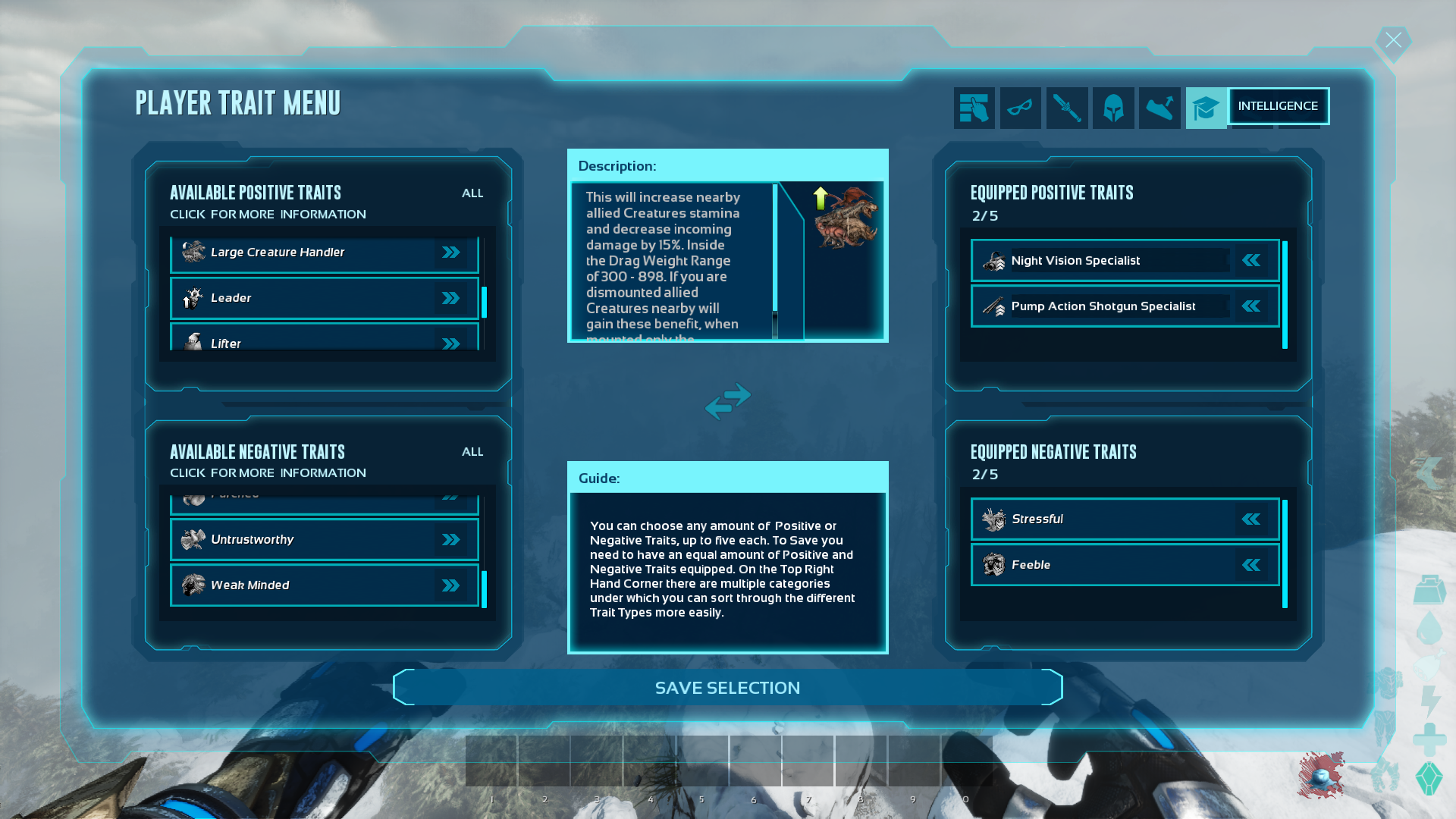Select the helmet armor trait category
The width and height of the screenshot is (1456, 819).
tap(1113, 107)
